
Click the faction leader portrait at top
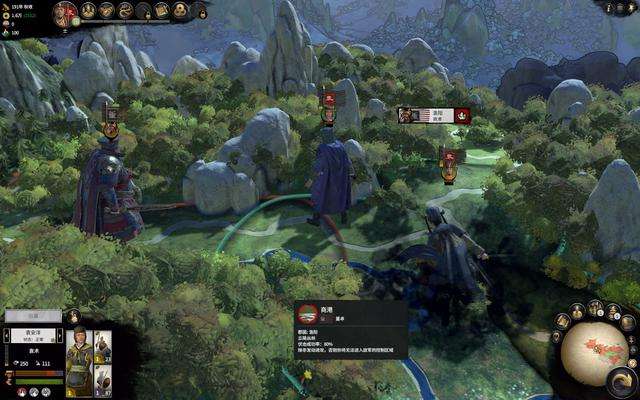coord(66,13)
